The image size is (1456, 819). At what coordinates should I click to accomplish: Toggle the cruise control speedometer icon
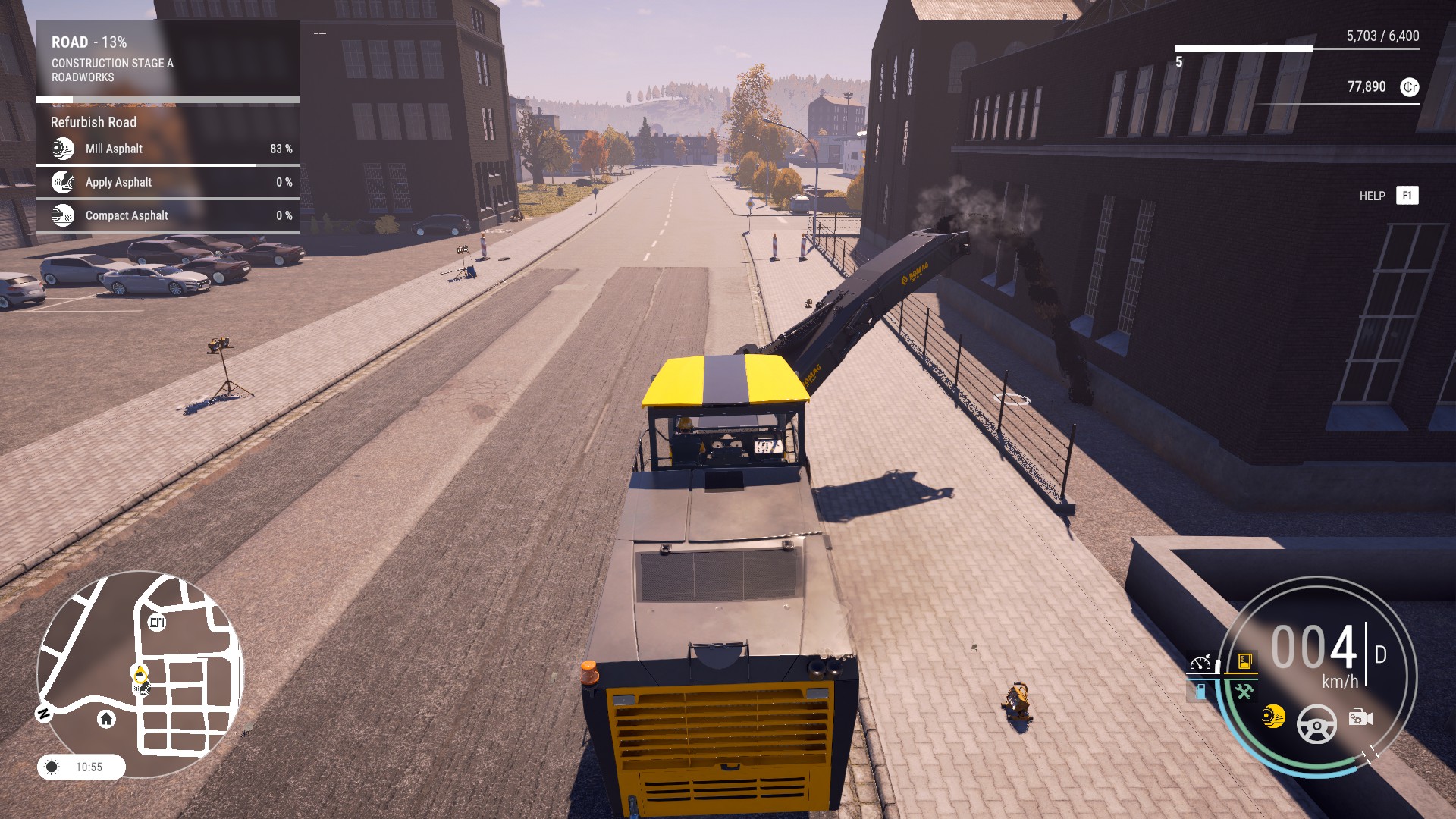(1200, 664)
